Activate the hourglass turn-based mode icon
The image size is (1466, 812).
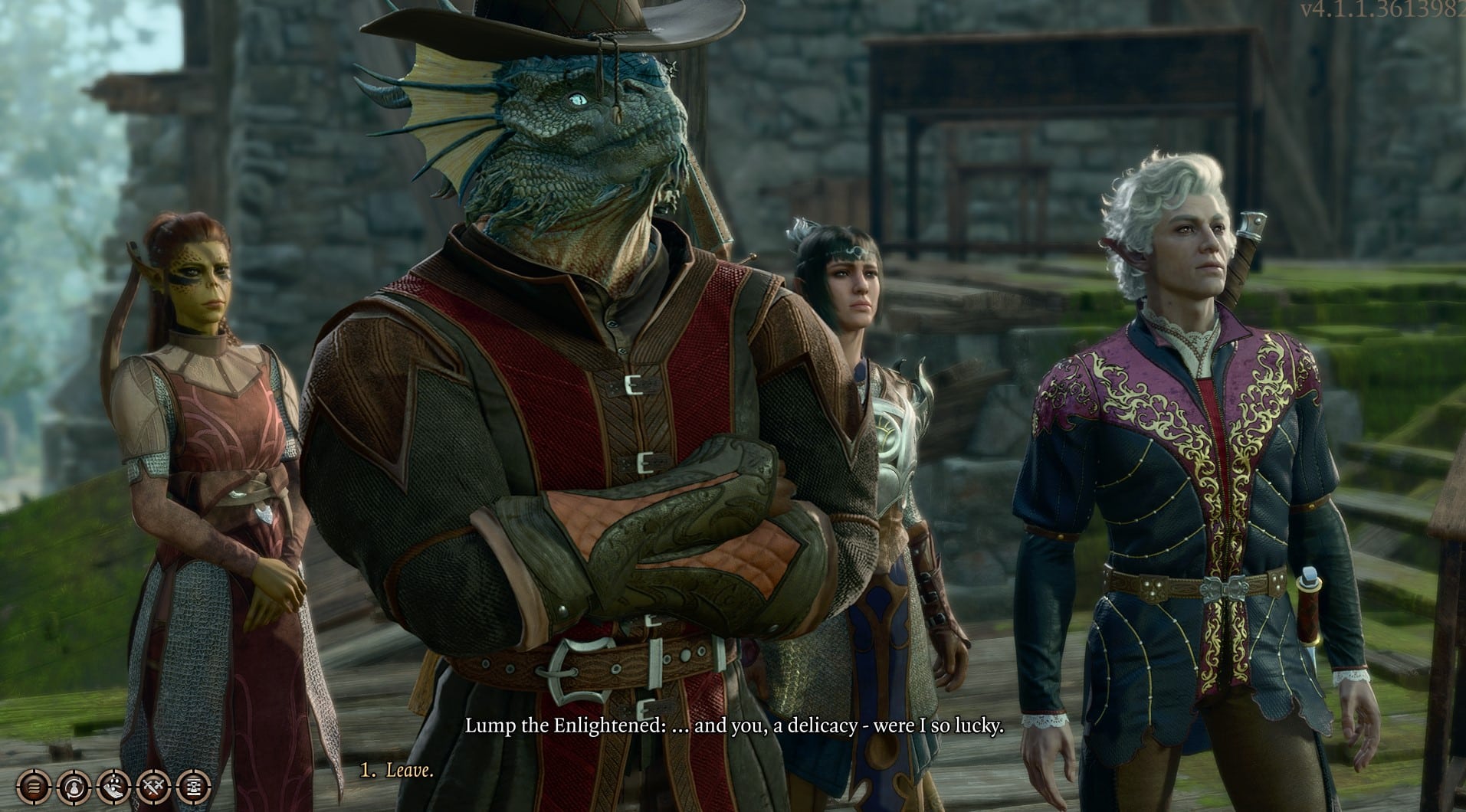(x=194, y=787)
